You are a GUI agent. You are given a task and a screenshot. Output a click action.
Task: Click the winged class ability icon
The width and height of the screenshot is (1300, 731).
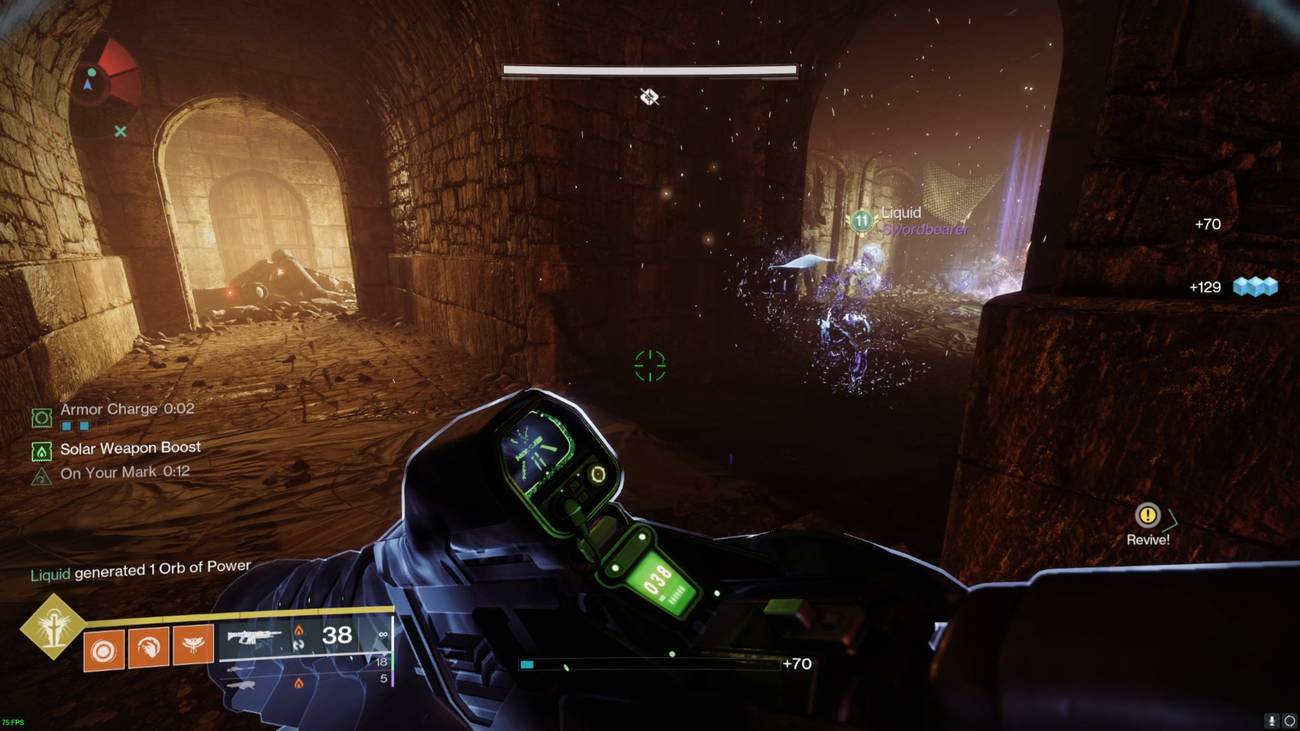pyautogui.click(x=188, y=646)
